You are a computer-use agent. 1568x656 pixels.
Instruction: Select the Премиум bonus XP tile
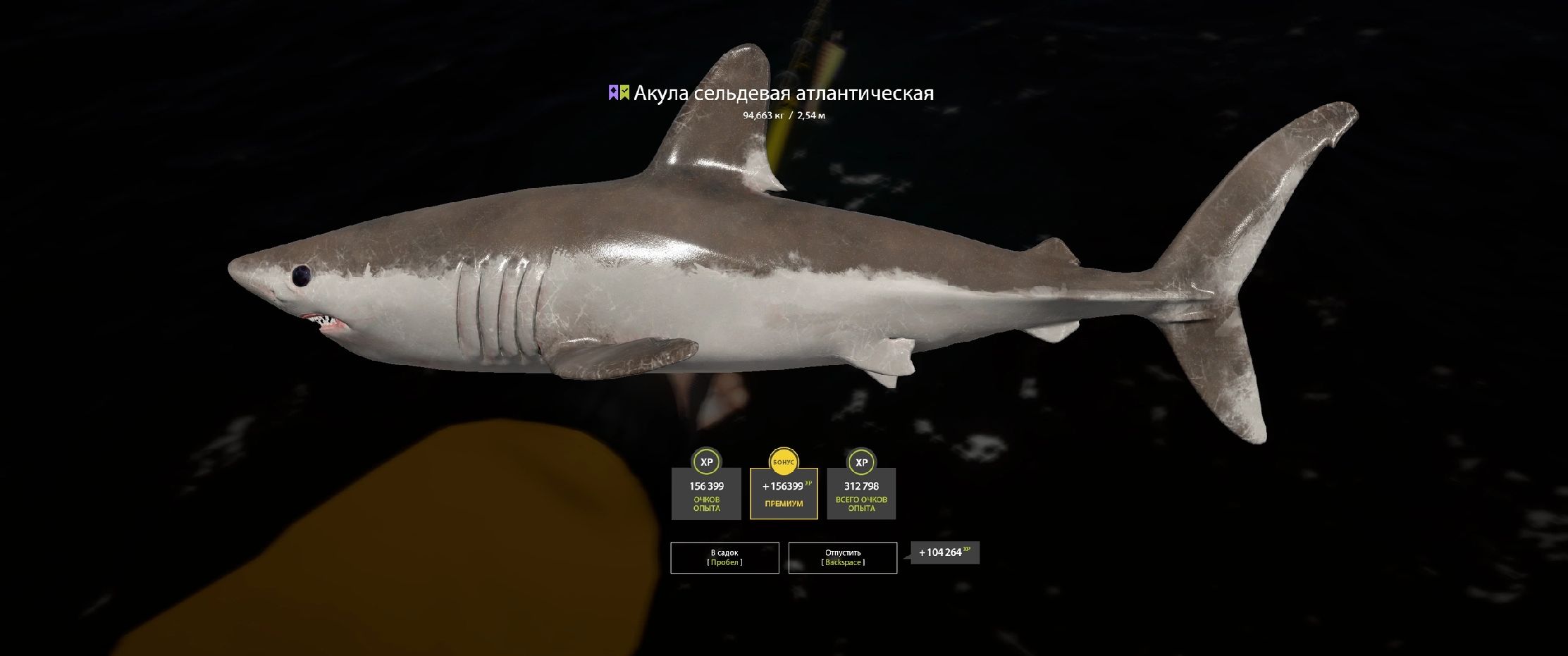coord(784,493)
